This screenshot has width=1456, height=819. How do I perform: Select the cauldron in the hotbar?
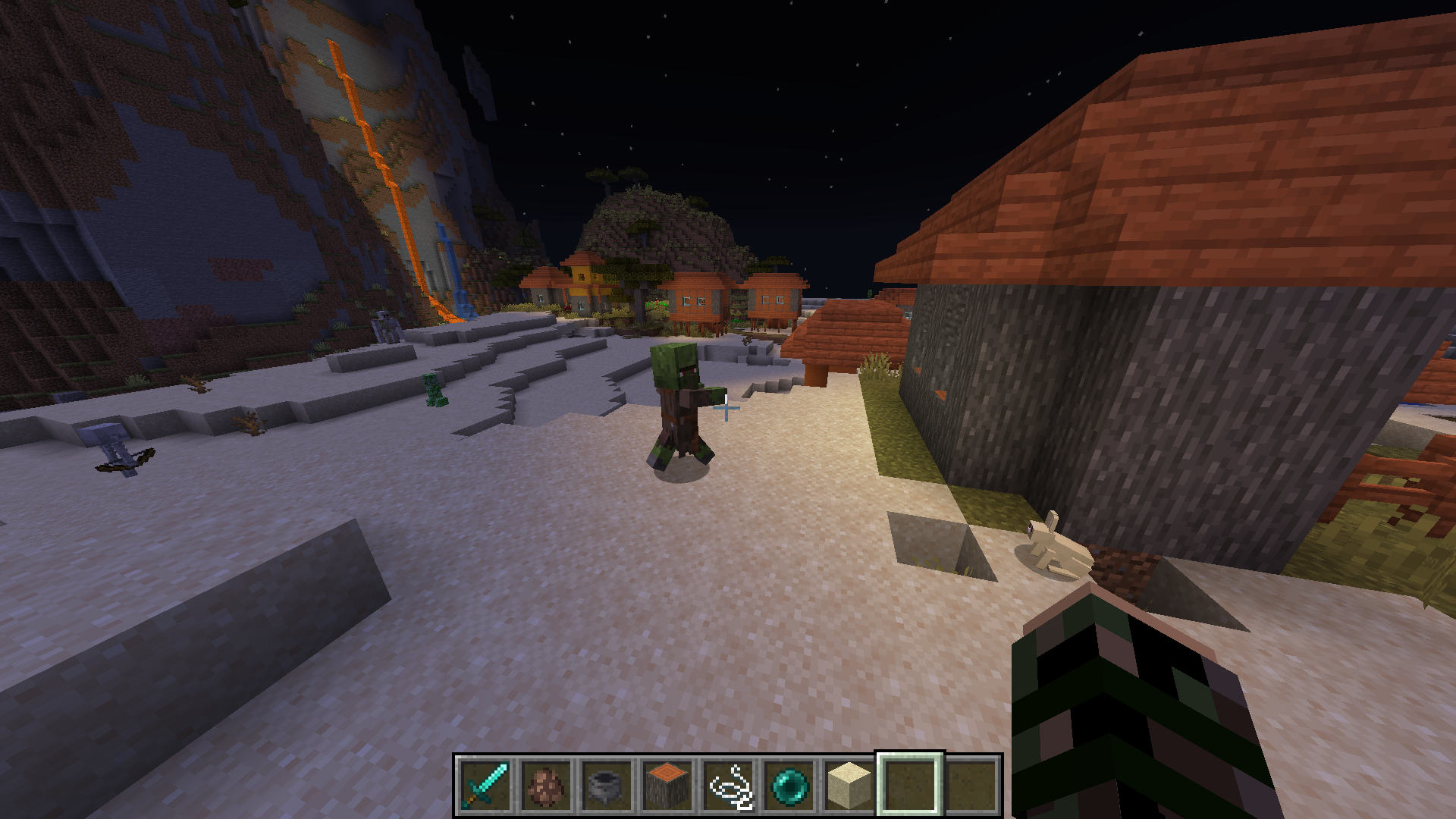click(x=607, y=784)
